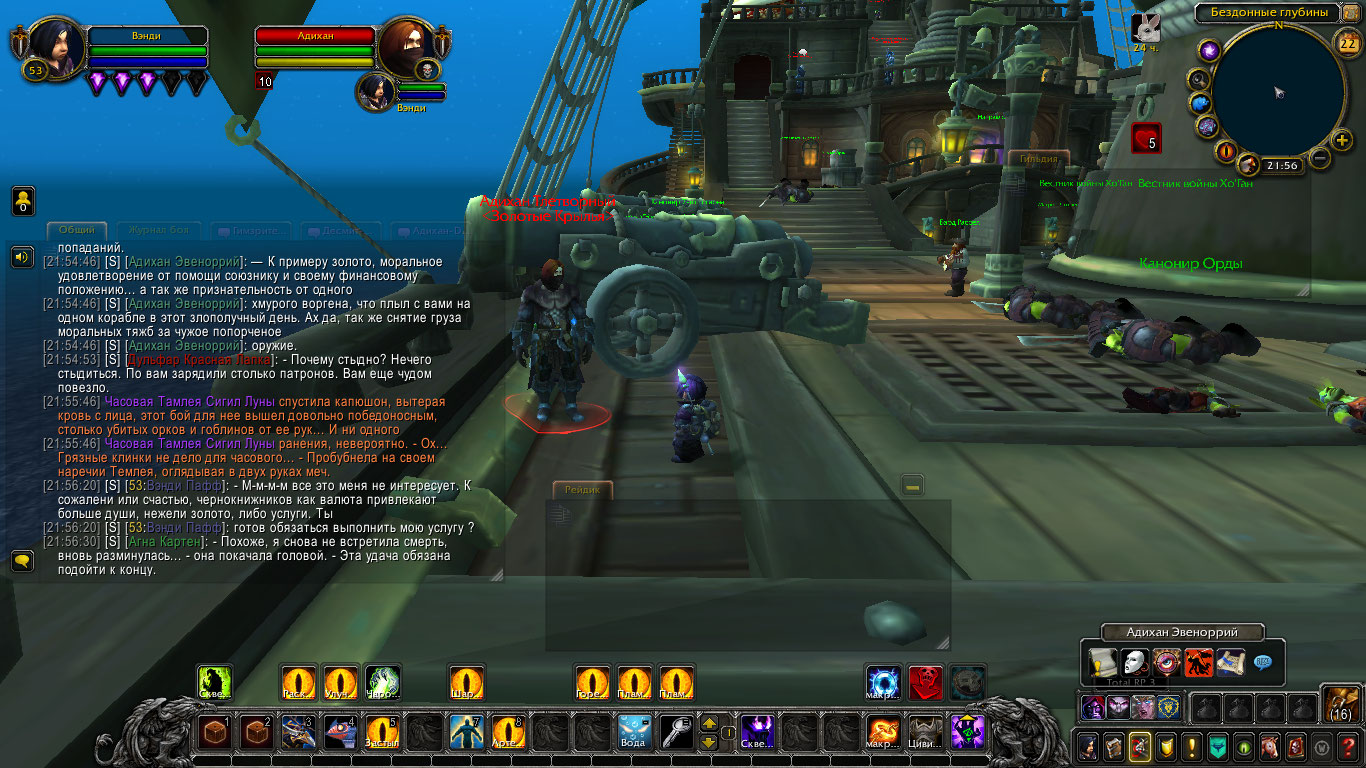Use the Вода action bar ability

[635, 732]
